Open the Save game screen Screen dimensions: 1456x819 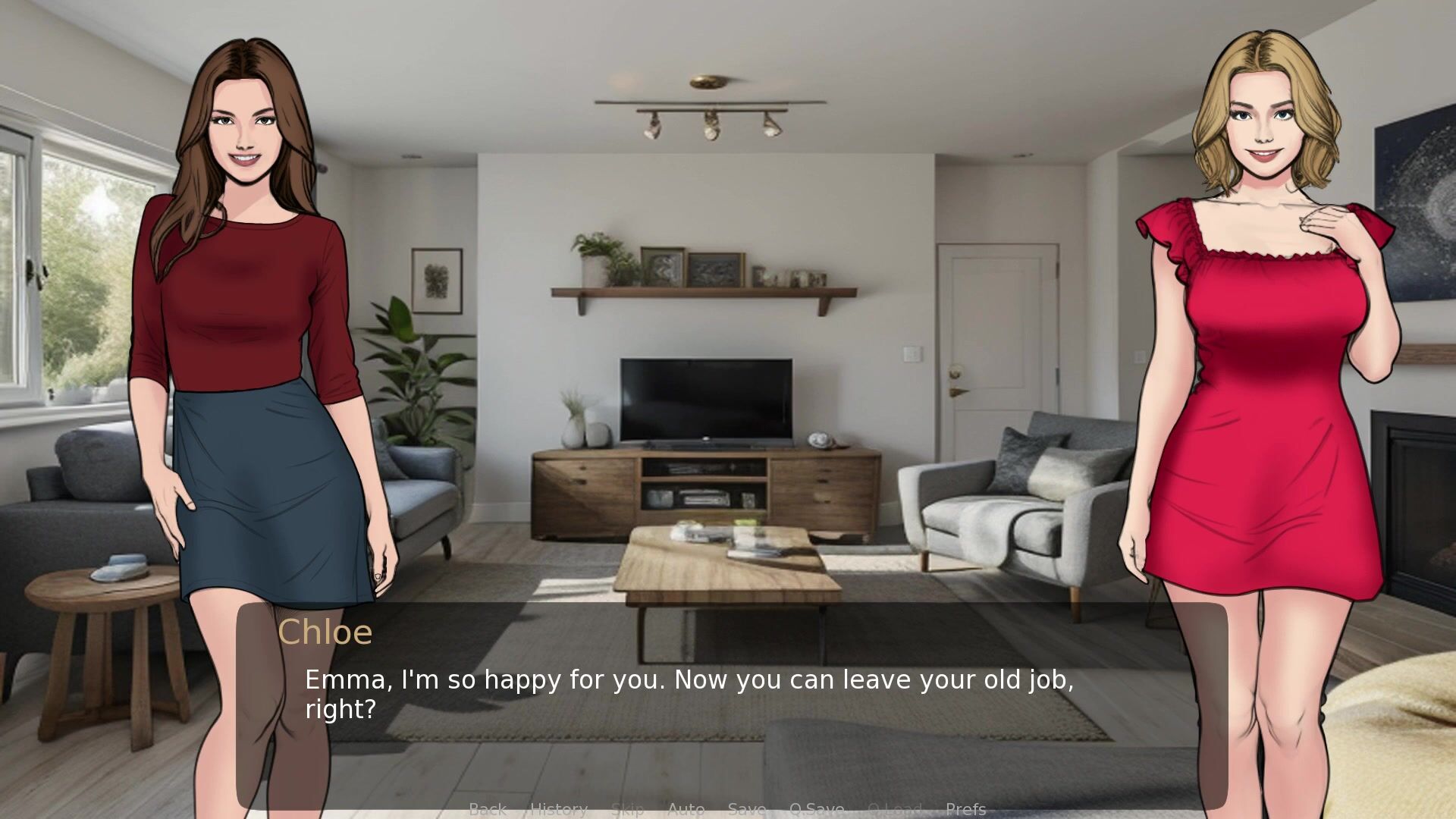[x=747, y=809]
